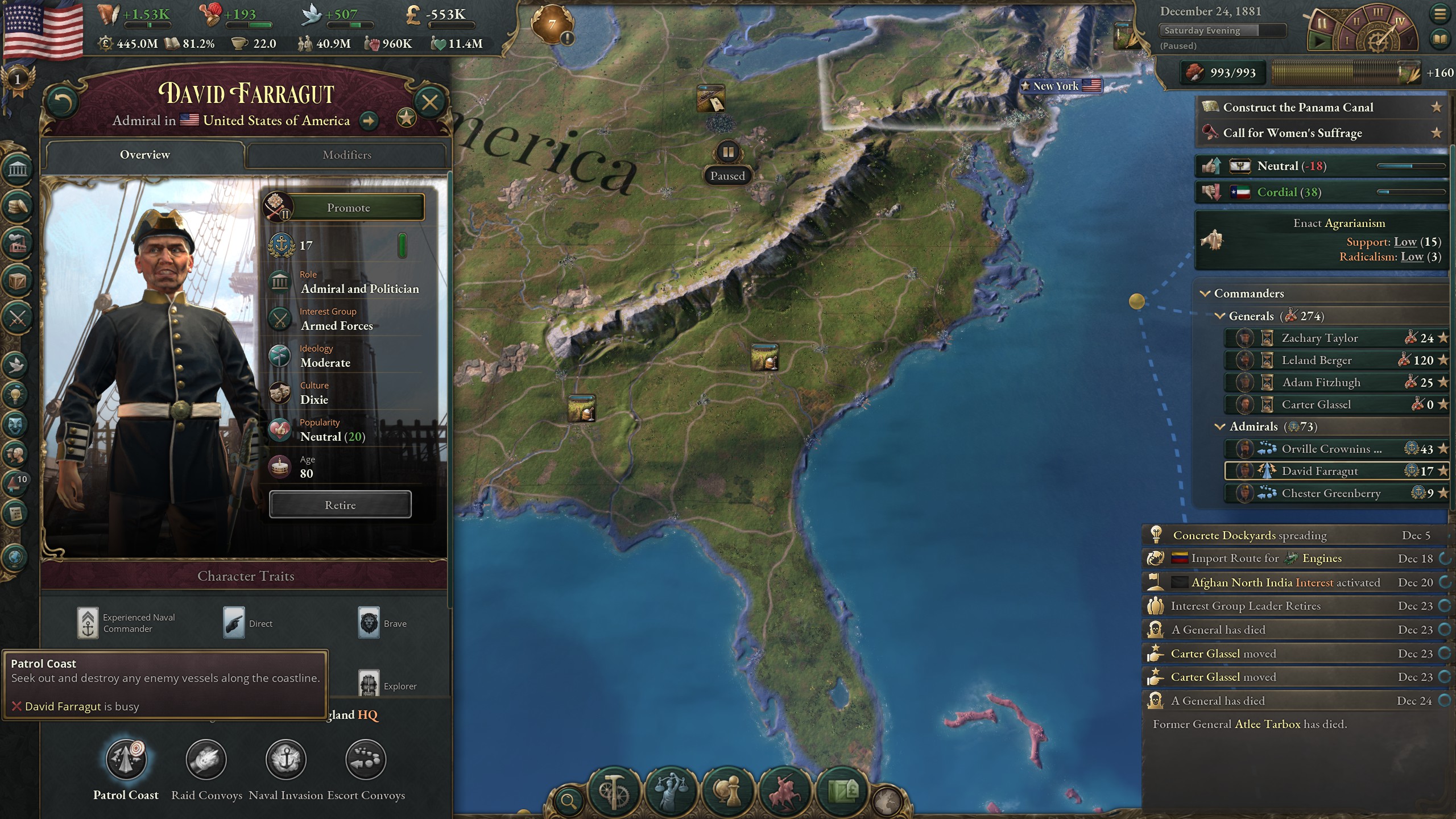
Task: Collapse the Admirals list
Action: [1221, 427]
